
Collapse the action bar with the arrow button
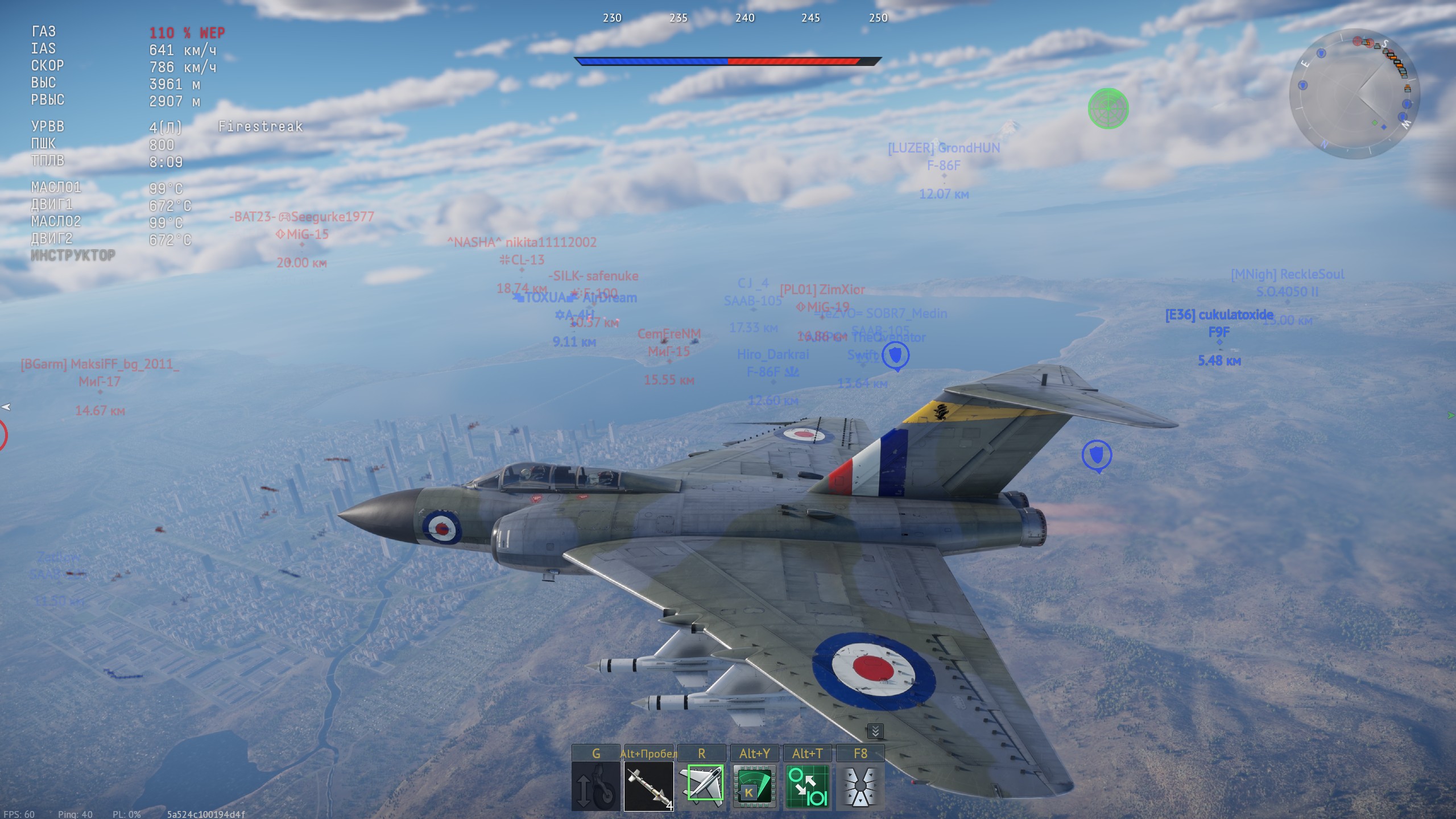(875, 731)
